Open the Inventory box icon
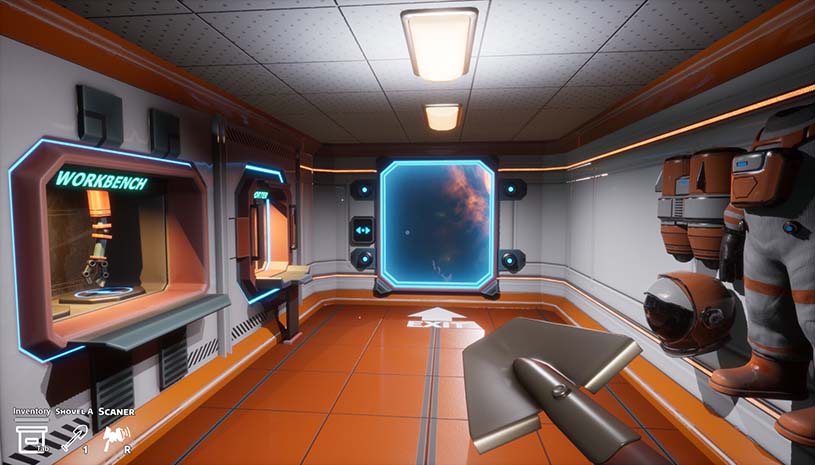The width and height of the screenshot is (815, 465). click(x=27, y=436)
